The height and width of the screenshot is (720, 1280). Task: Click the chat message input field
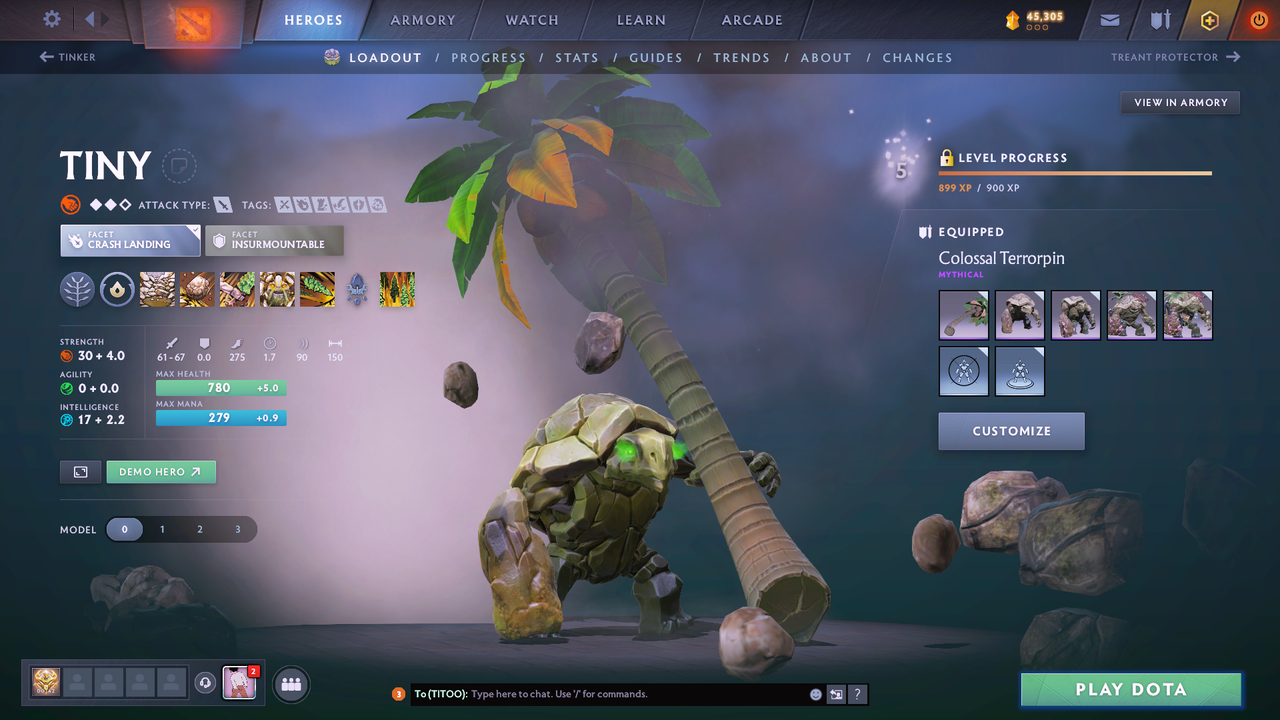tap(600, 694)
